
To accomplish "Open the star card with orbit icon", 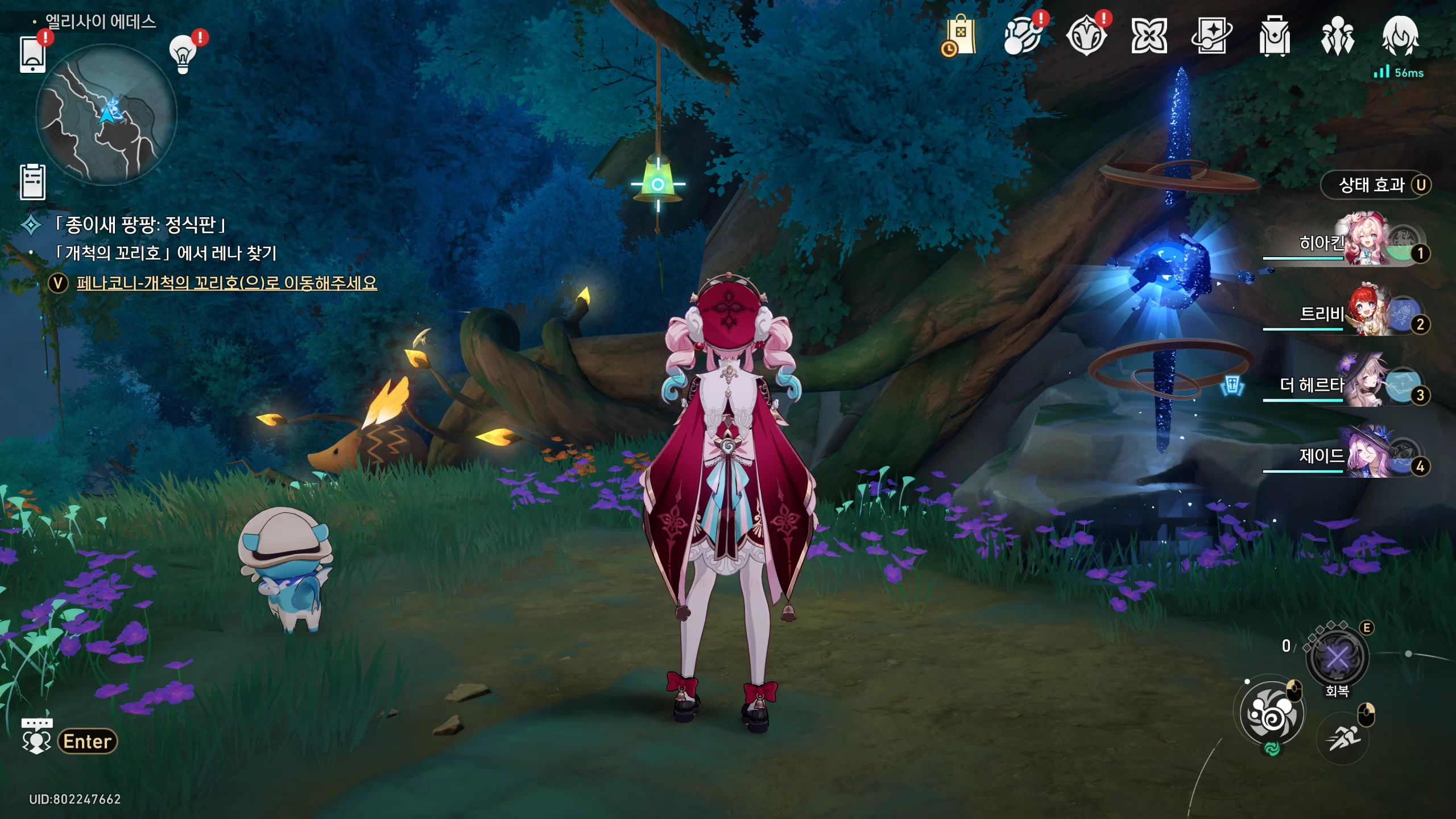I will (x=1211, y=36).
